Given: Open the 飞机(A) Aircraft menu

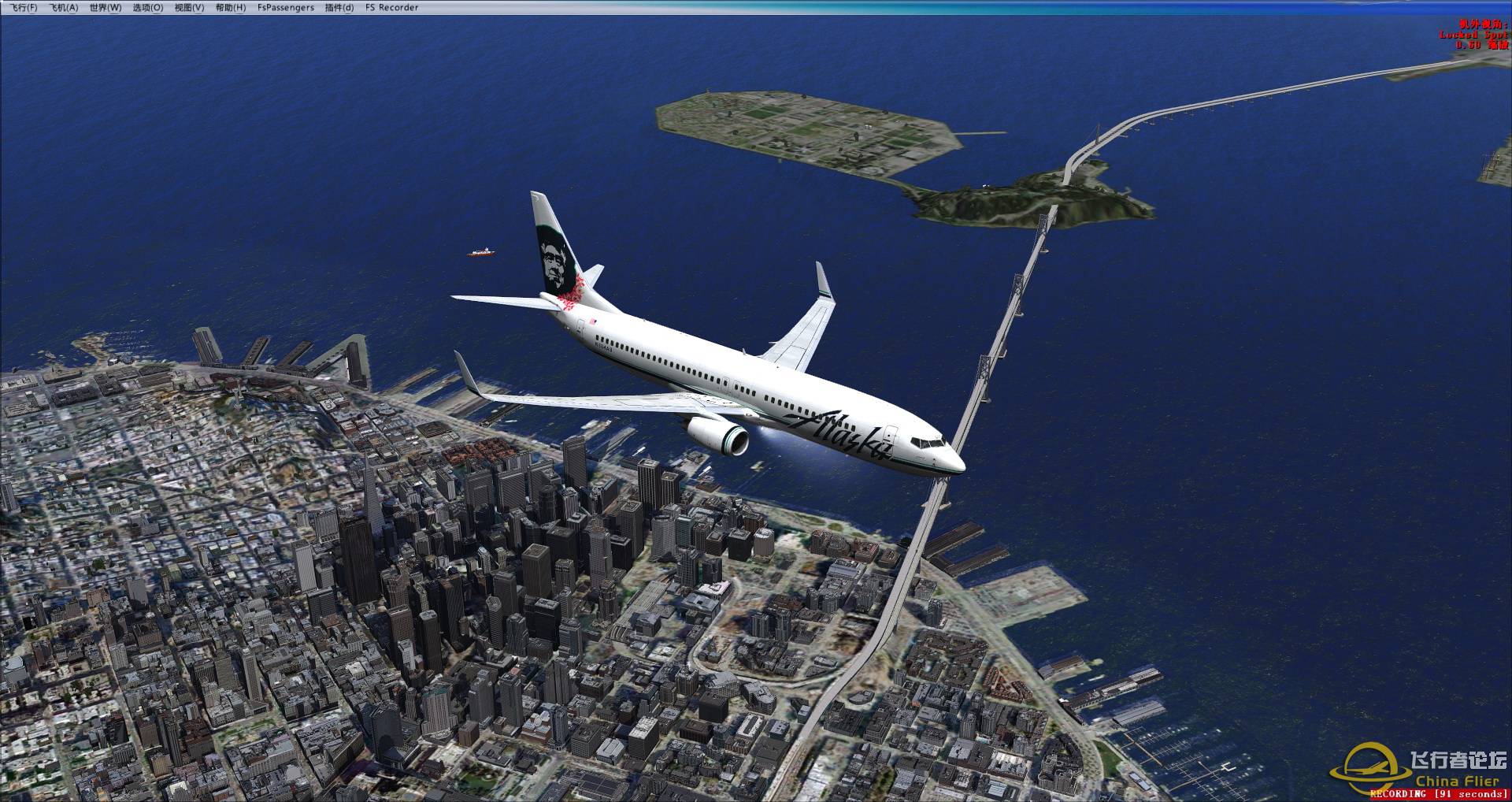Looking at the screenshot, I should [x=64, y=8].
